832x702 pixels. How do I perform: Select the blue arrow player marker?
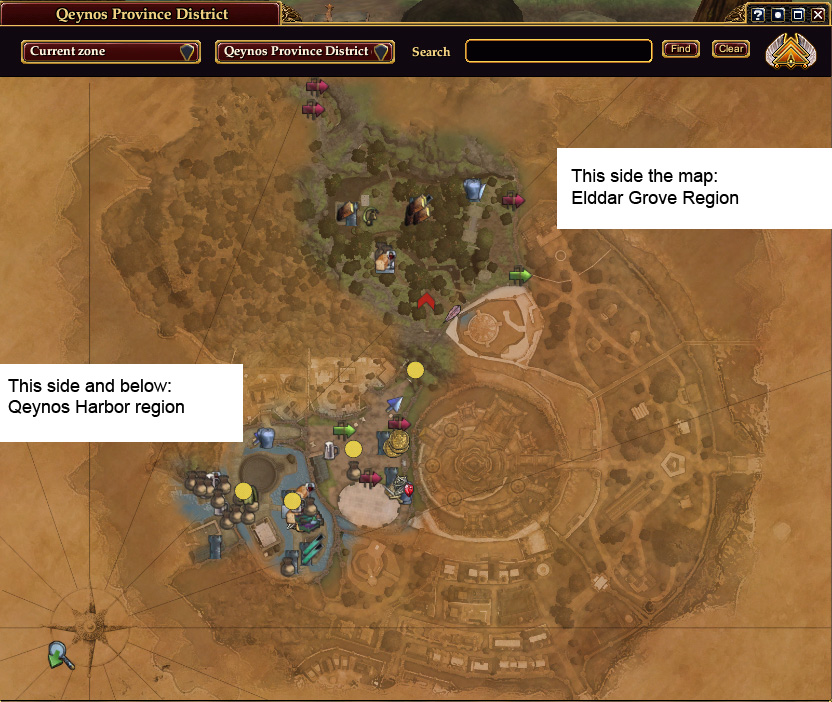[x=395, y=403]
